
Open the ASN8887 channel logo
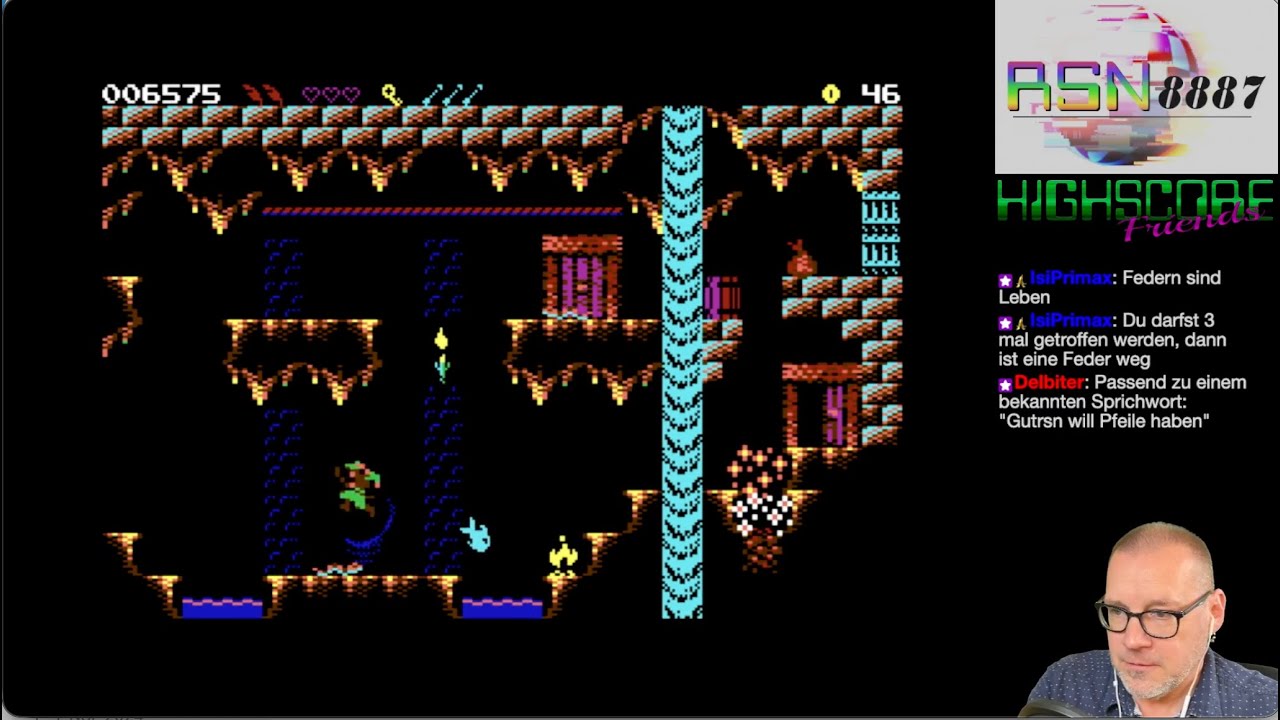1135,88
